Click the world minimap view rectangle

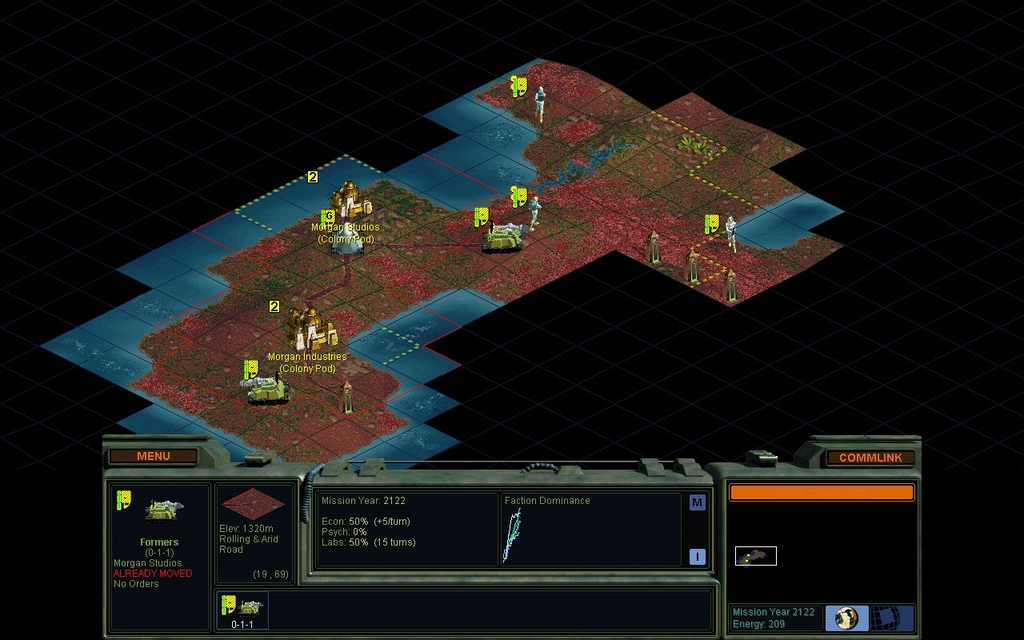point(756,556)
